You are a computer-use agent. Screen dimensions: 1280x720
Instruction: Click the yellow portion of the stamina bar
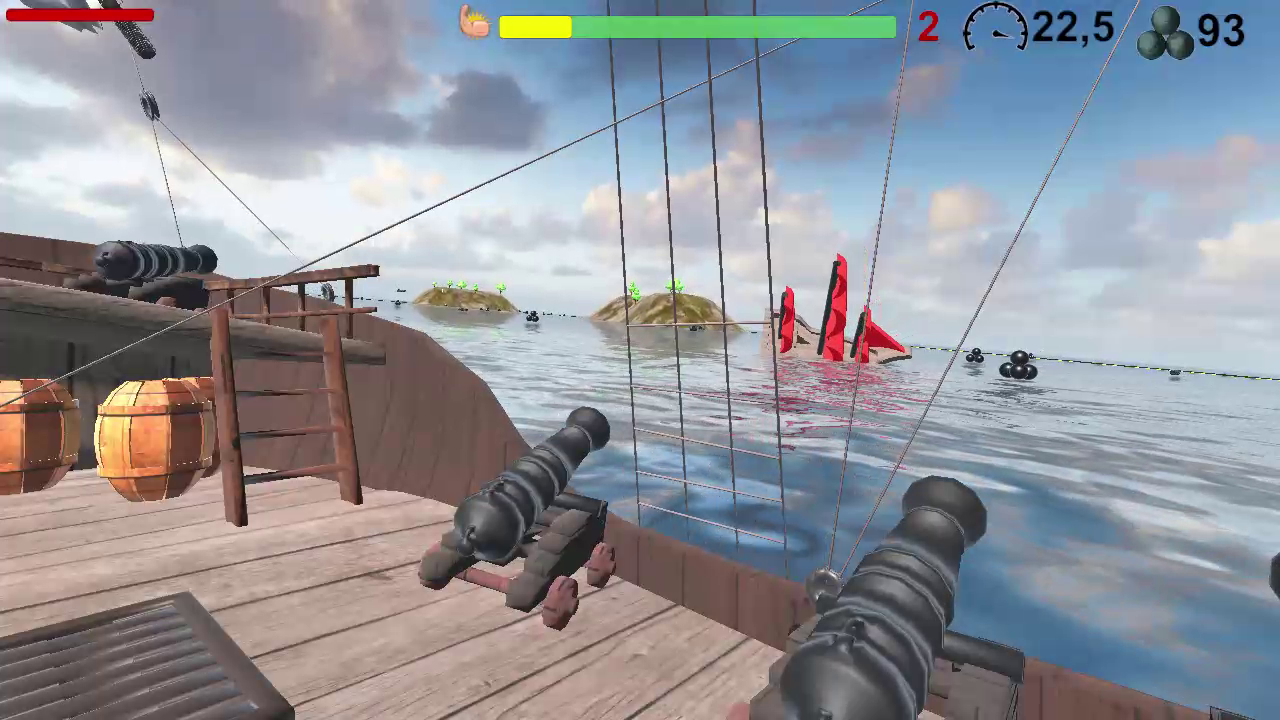[x=535, y=29]
